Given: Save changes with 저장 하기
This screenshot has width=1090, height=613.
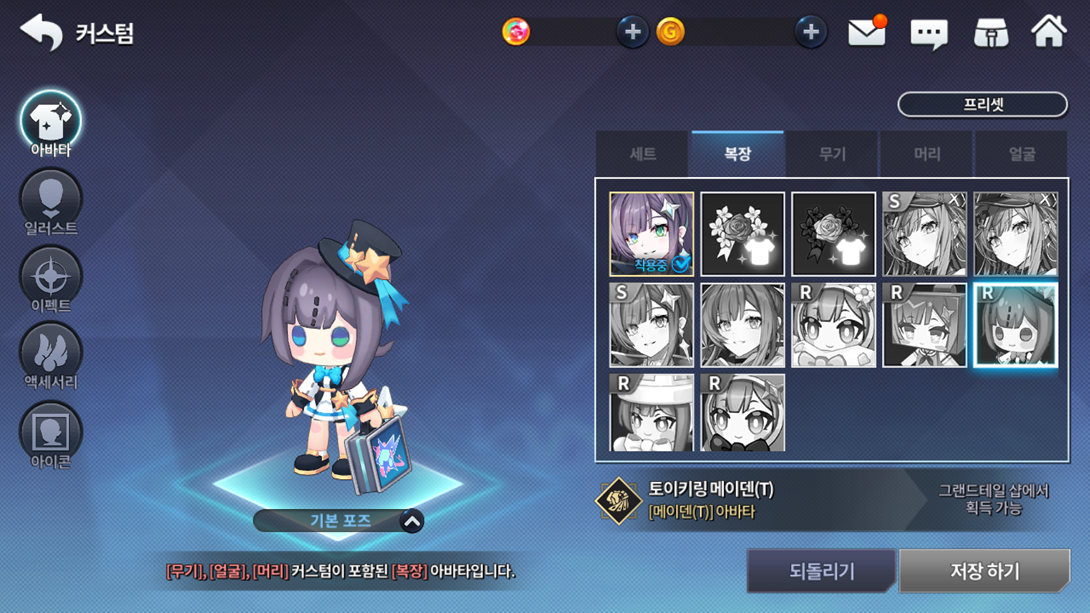Looking at the screenshot, I should click(984, 571).
